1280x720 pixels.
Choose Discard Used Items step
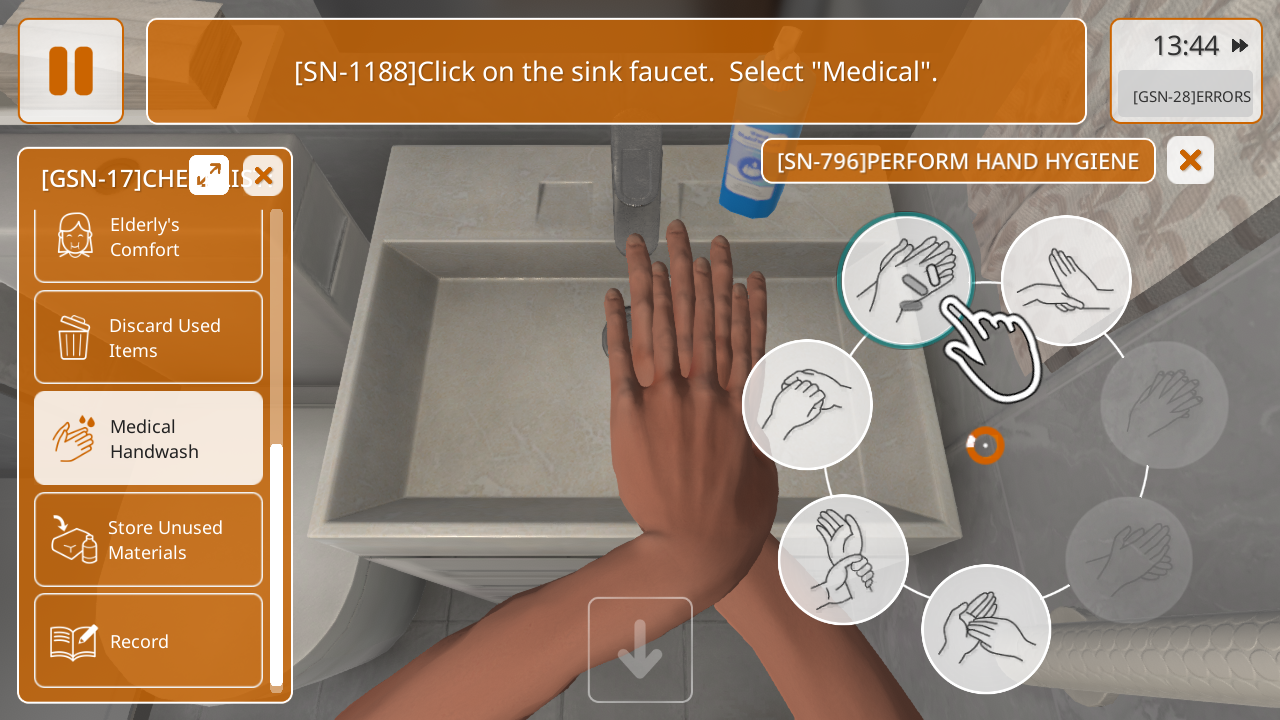point(148,338)
